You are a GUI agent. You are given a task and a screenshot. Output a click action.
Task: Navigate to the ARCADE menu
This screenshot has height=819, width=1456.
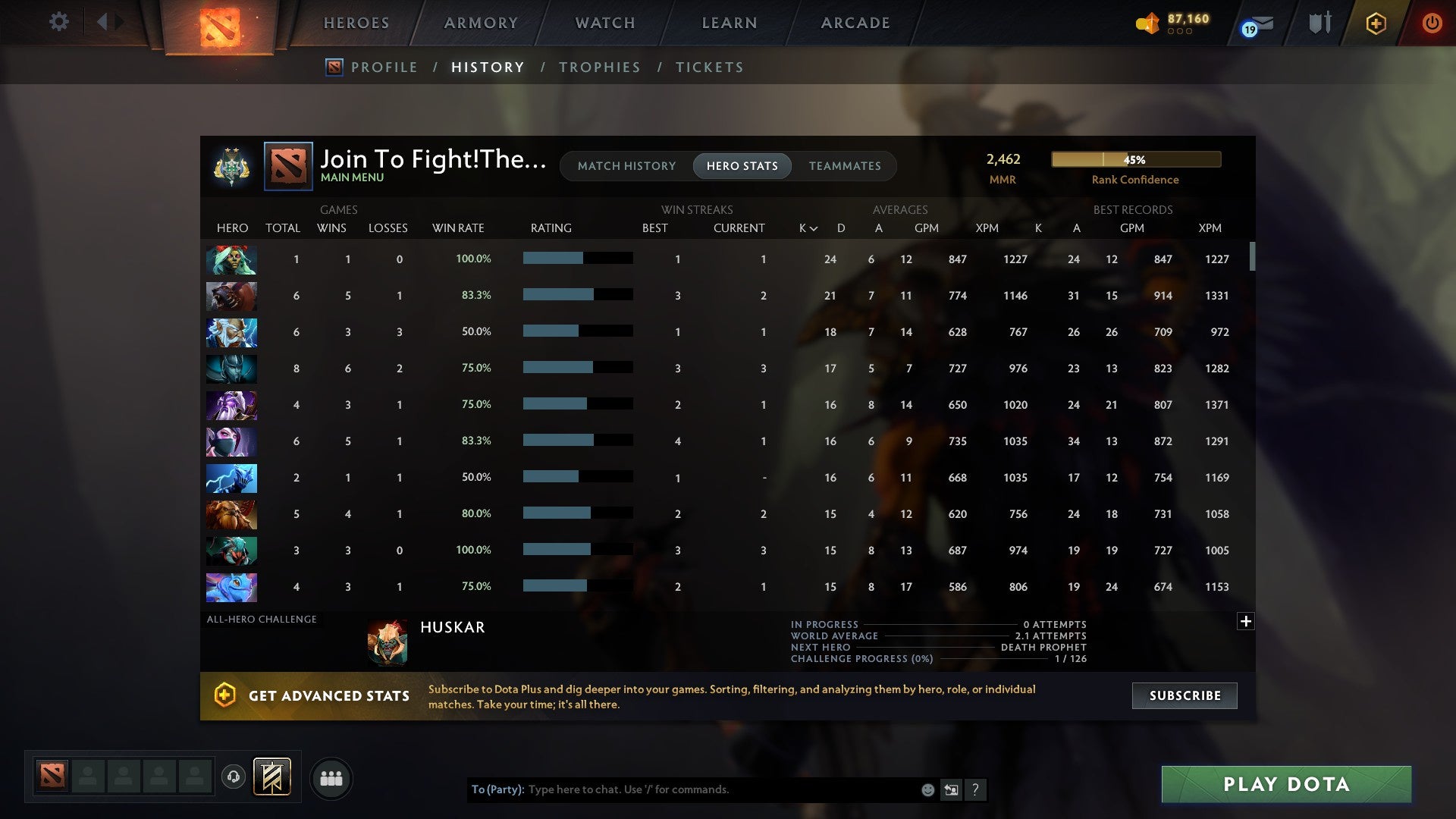[x=854, y=23]
